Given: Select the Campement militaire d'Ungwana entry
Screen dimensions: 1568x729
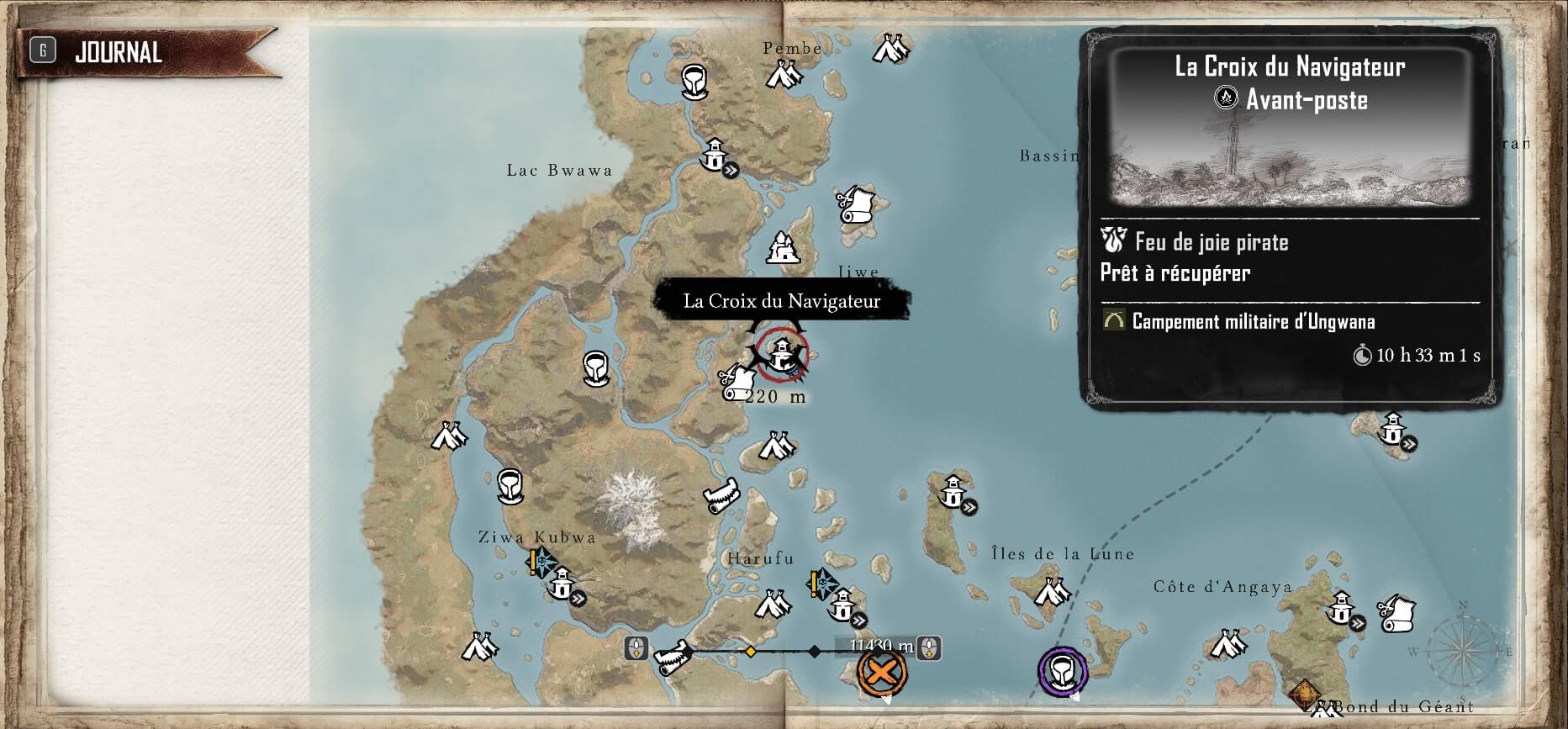Looking at the screenshot, I should pyautogui.click(x=1253, y=321).
